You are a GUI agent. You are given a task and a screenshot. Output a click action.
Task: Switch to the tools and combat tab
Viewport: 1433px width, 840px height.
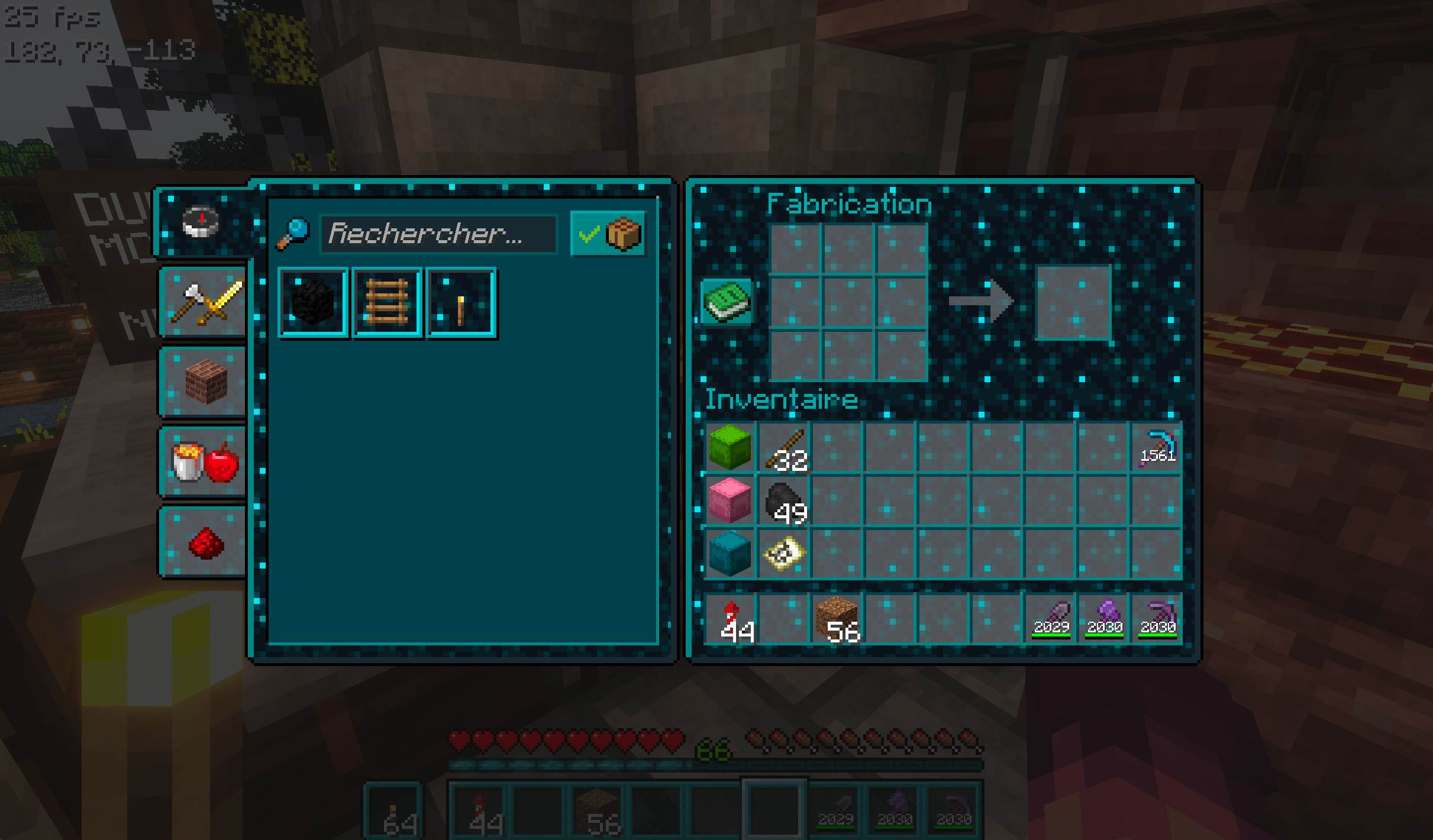[x=204, y=302]
